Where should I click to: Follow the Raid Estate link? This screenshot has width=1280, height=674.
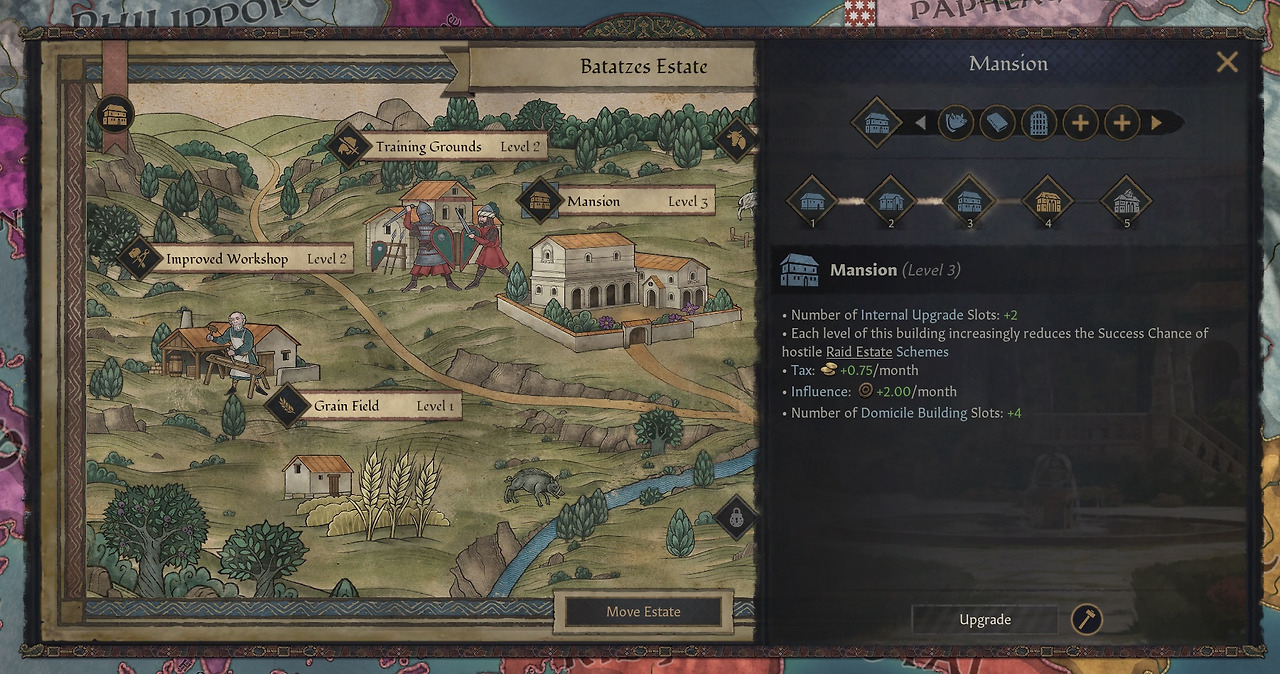[859, 352]
